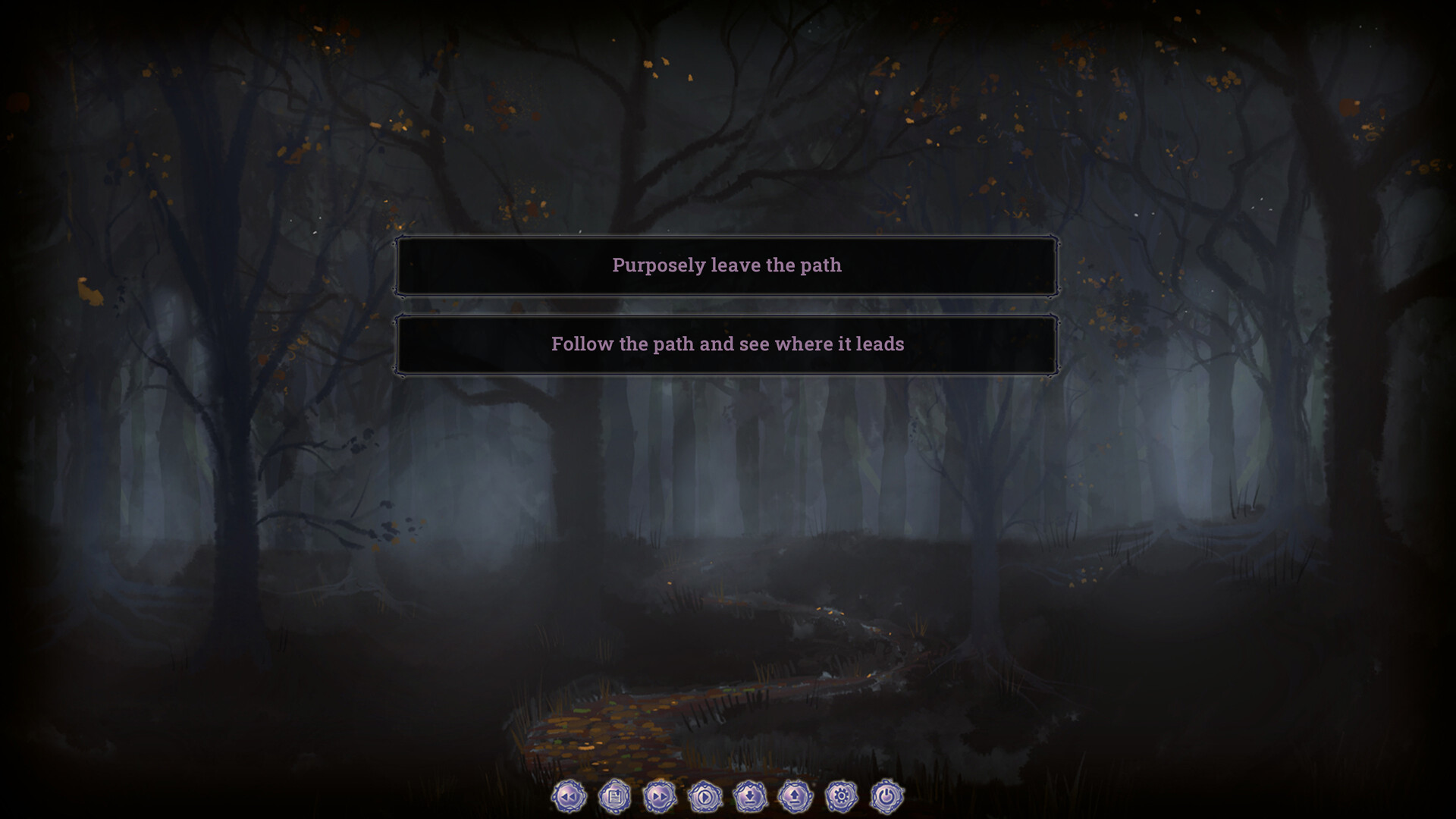
Task: Open the load game screen
Action: coord(796,797)
